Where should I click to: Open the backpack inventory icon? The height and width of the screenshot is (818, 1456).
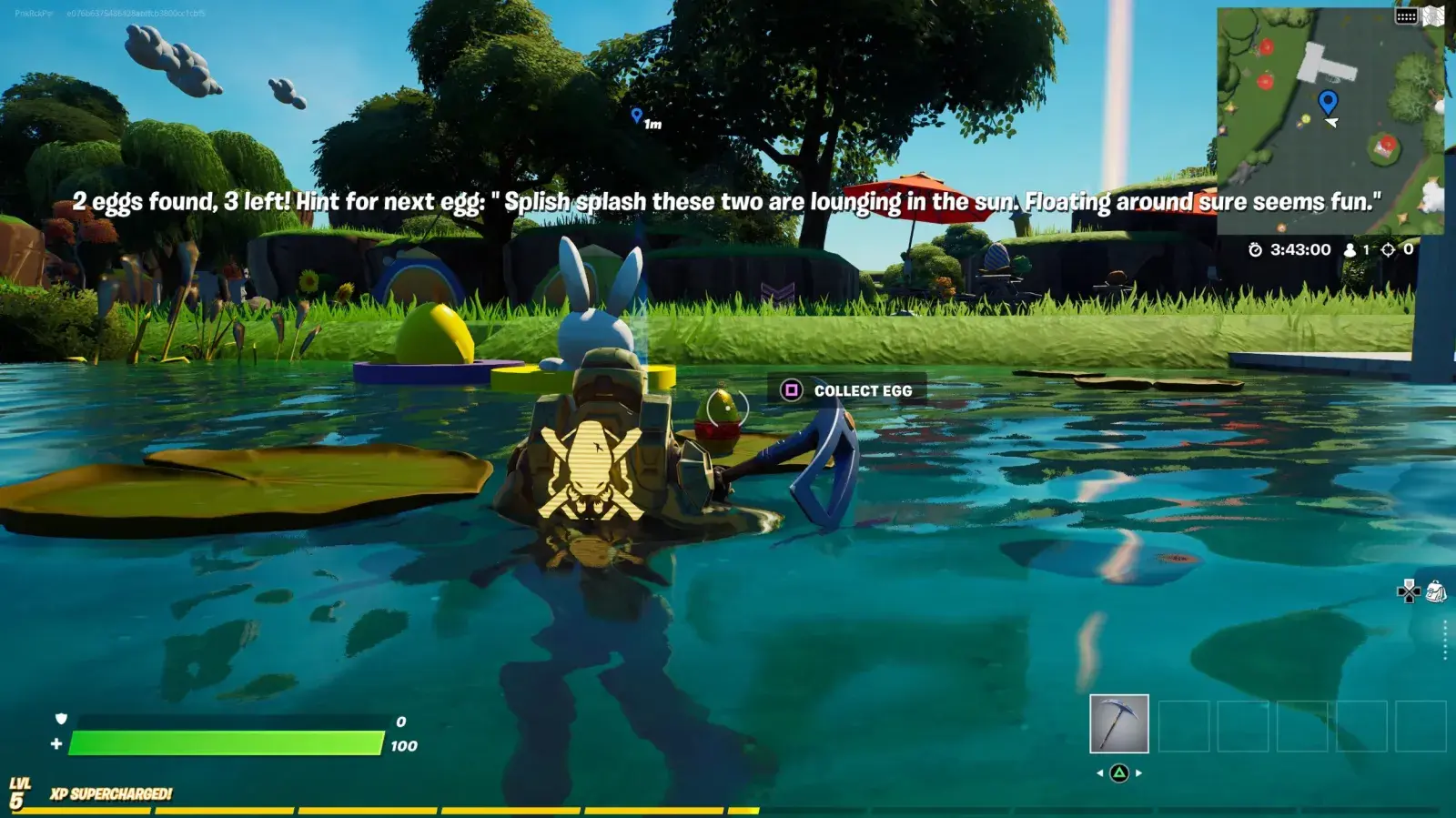coord(1436,591)
